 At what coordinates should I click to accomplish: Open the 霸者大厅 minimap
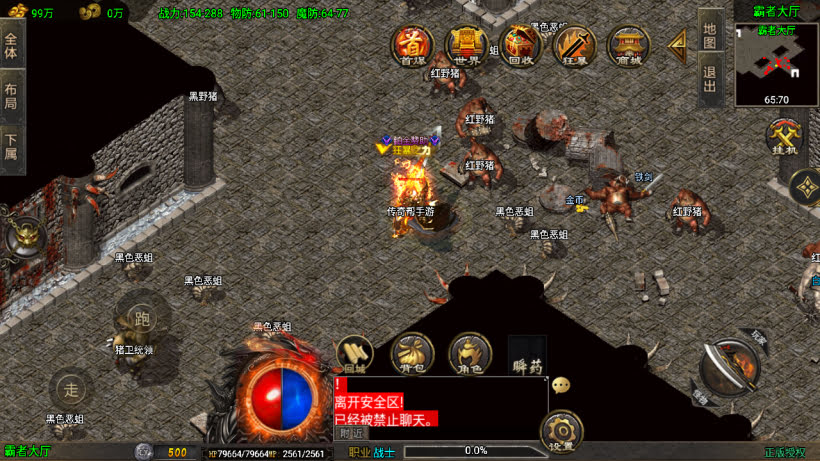tap(776, 63)
